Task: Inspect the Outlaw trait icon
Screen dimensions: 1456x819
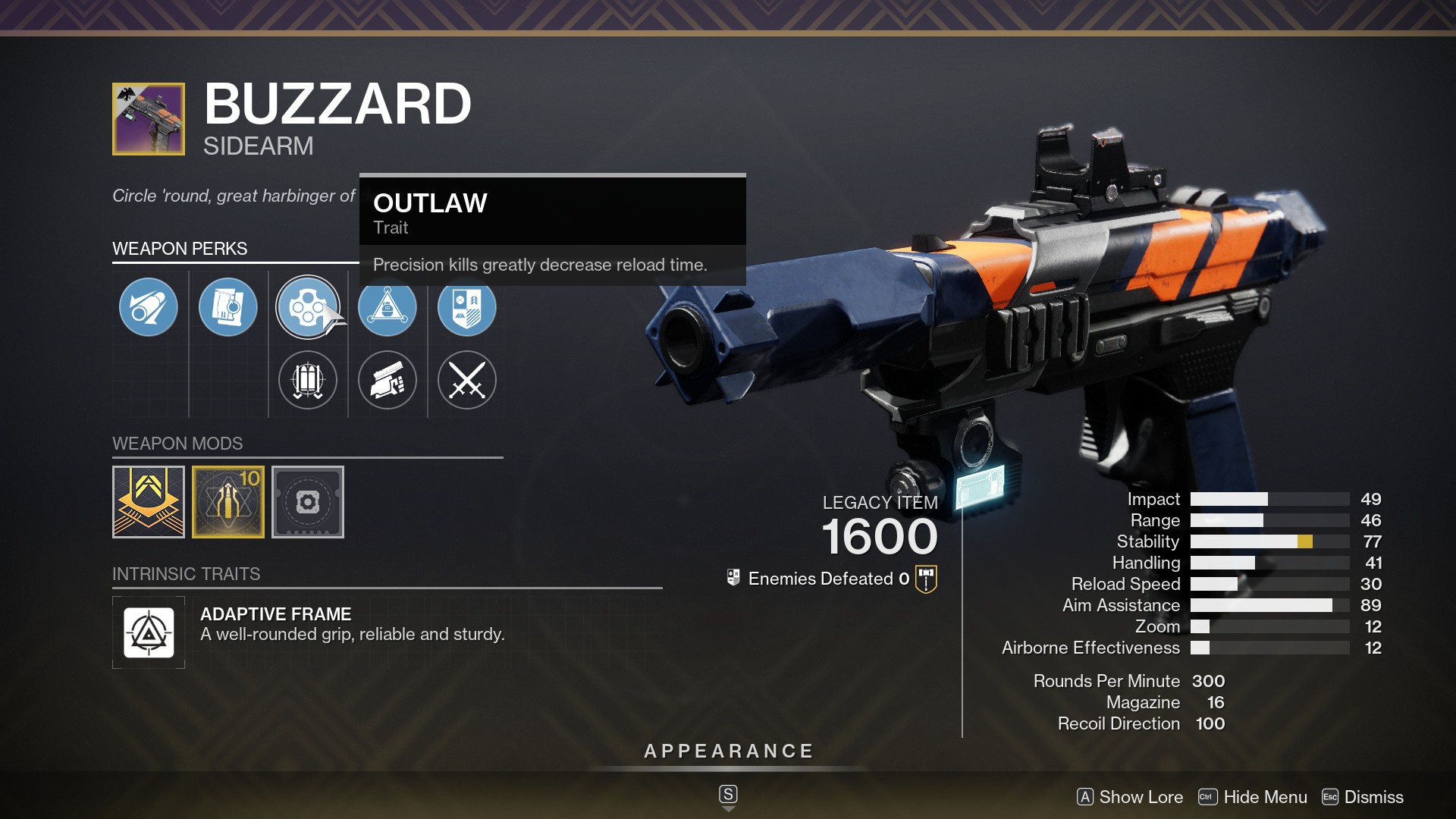Action: (308, 307)
